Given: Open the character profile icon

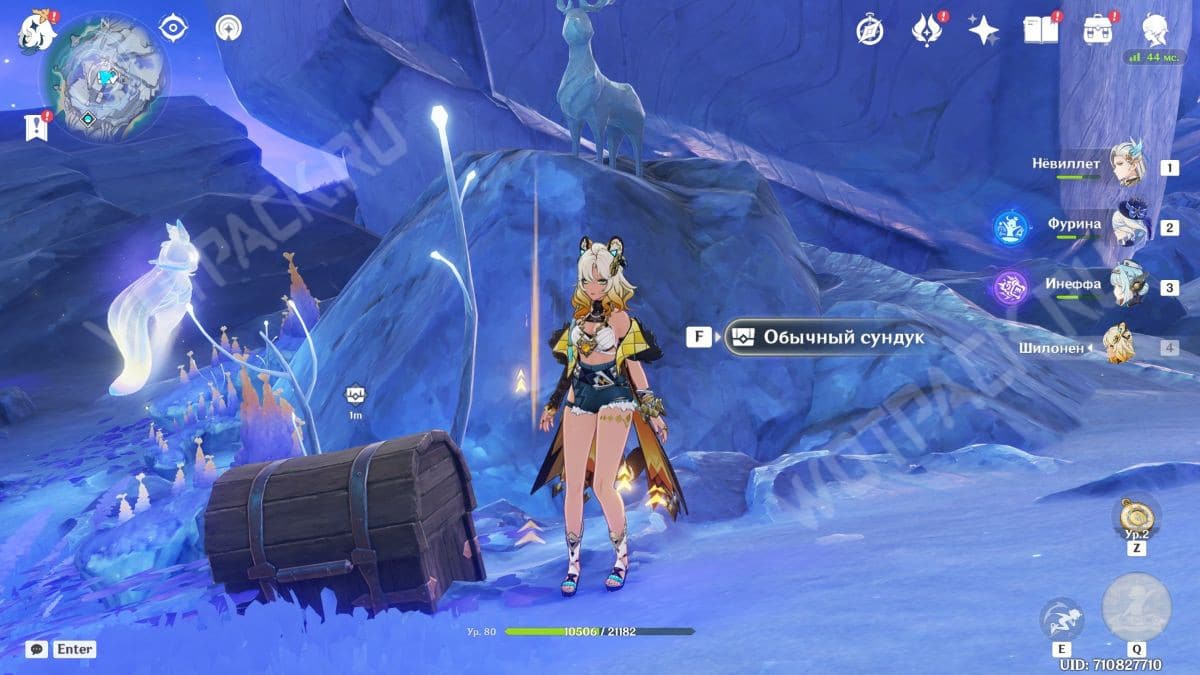Looking at the screenshot, I should [1156, 29].
